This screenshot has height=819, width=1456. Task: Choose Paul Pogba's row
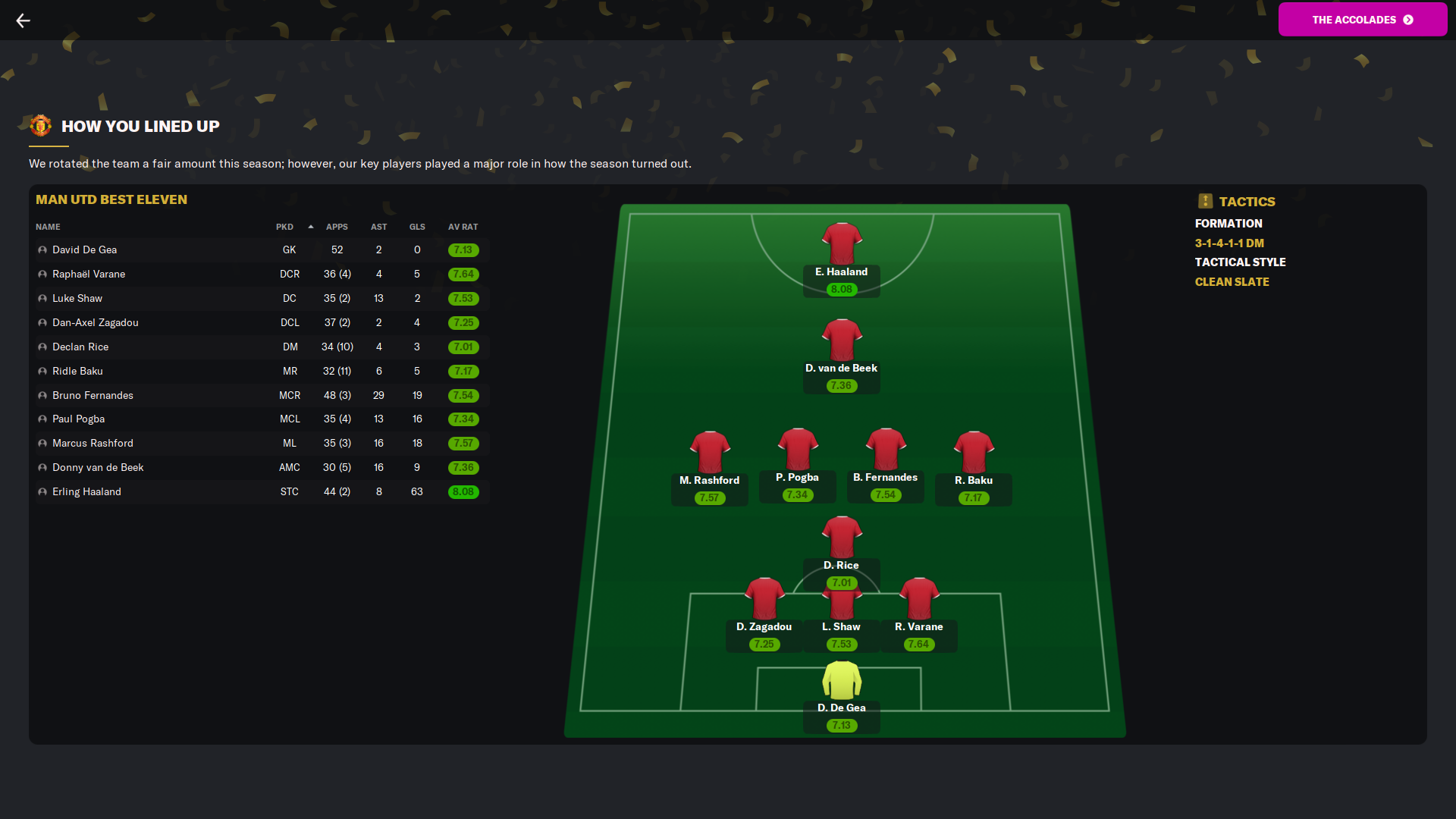(79, 419)
